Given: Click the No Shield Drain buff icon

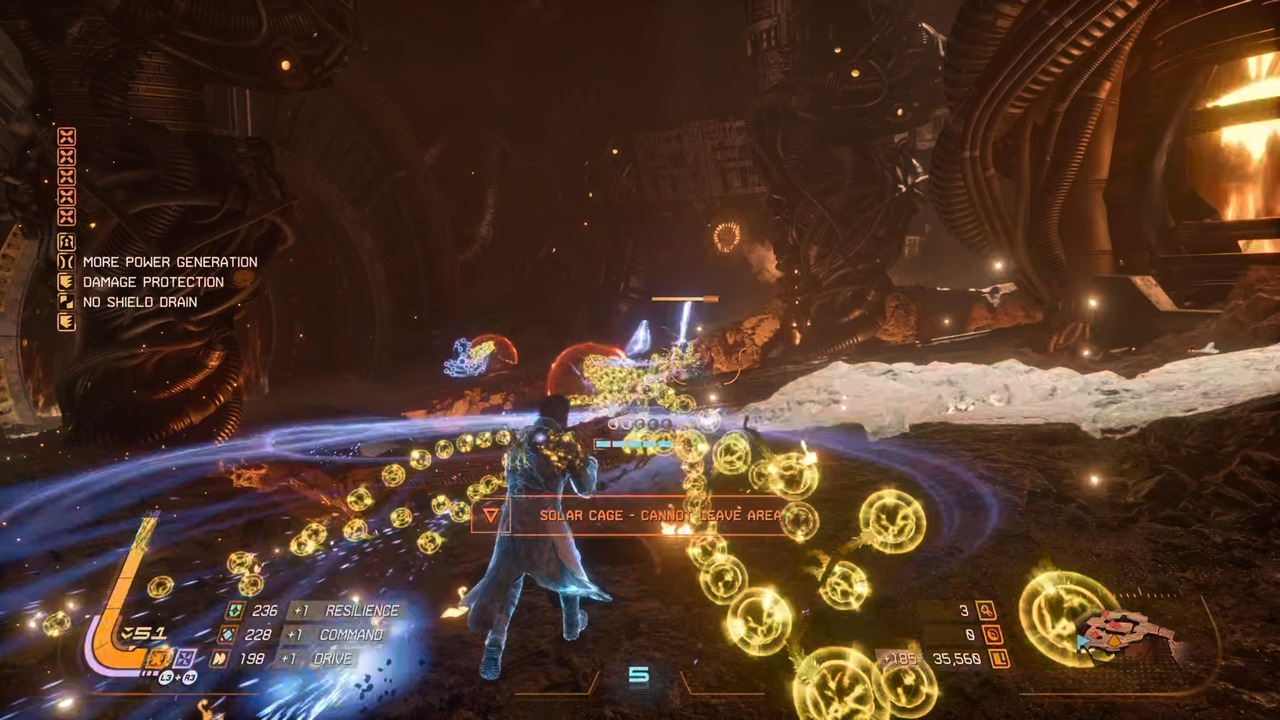Looking at the screenshot, I should [66, 302].
